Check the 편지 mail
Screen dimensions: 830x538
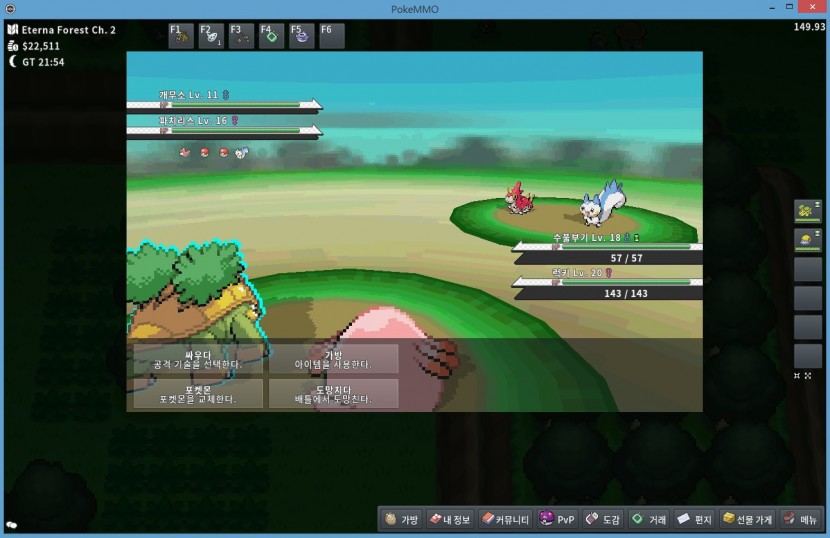(695, 519)
